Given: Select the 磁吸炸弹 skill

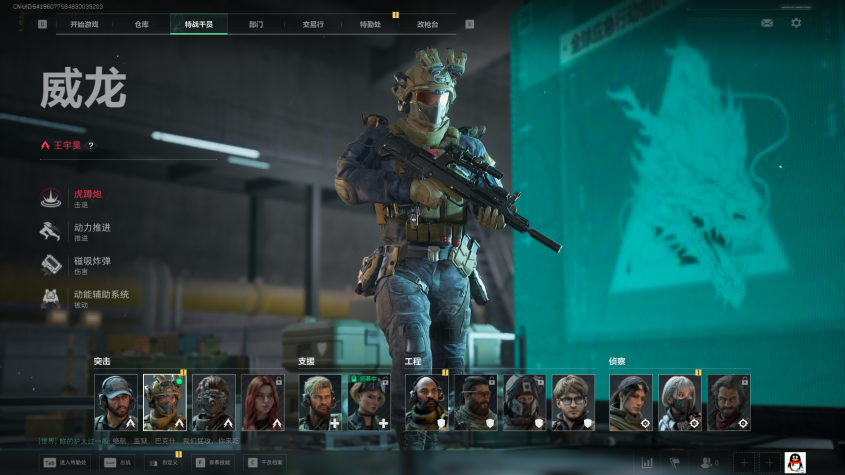Looking at the screenshot, I should pyautogui.click(x=91, y=264).
